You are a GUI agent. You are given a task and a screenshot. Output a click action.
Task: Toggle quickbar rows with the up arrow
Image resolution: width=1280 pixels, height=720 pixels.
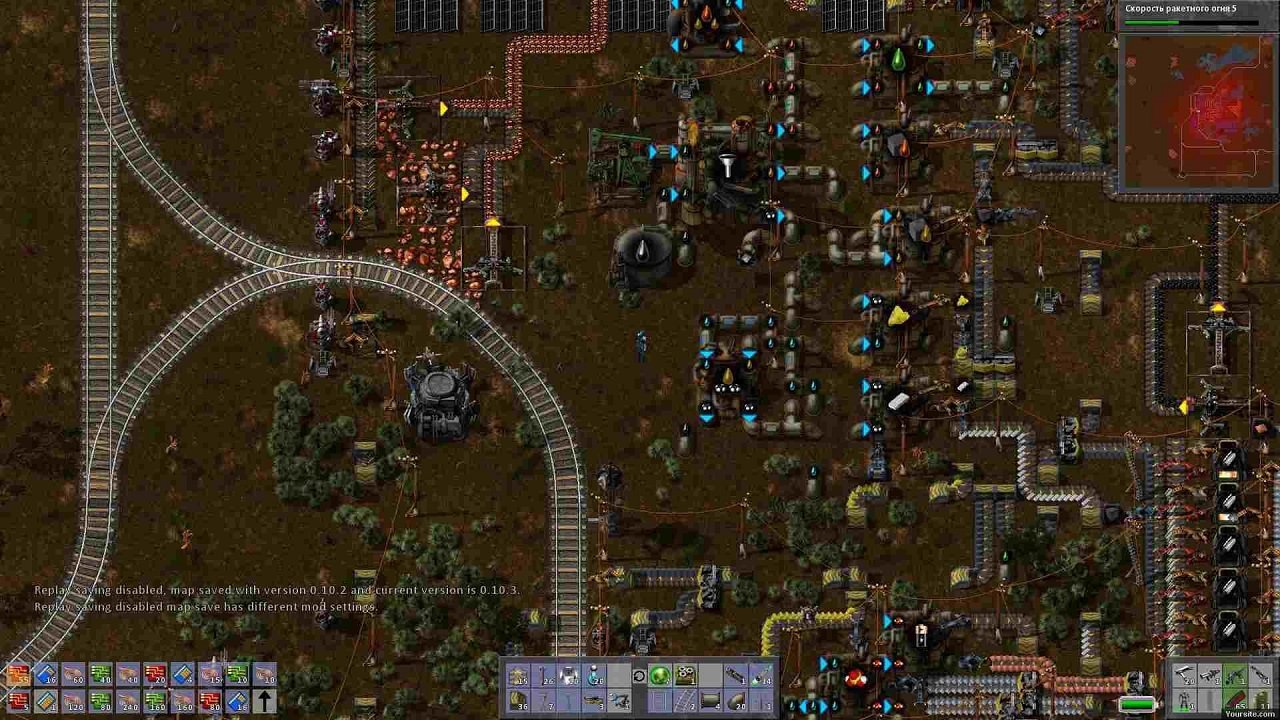[266, 702]
